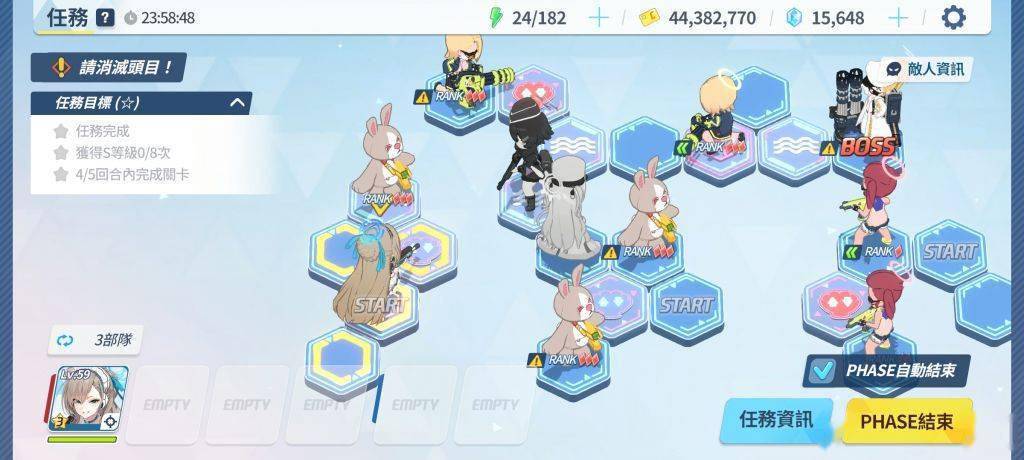Viewport: 1024px width, 460px height.
Task: Open the settings gear menu
Action: (954, 18)
